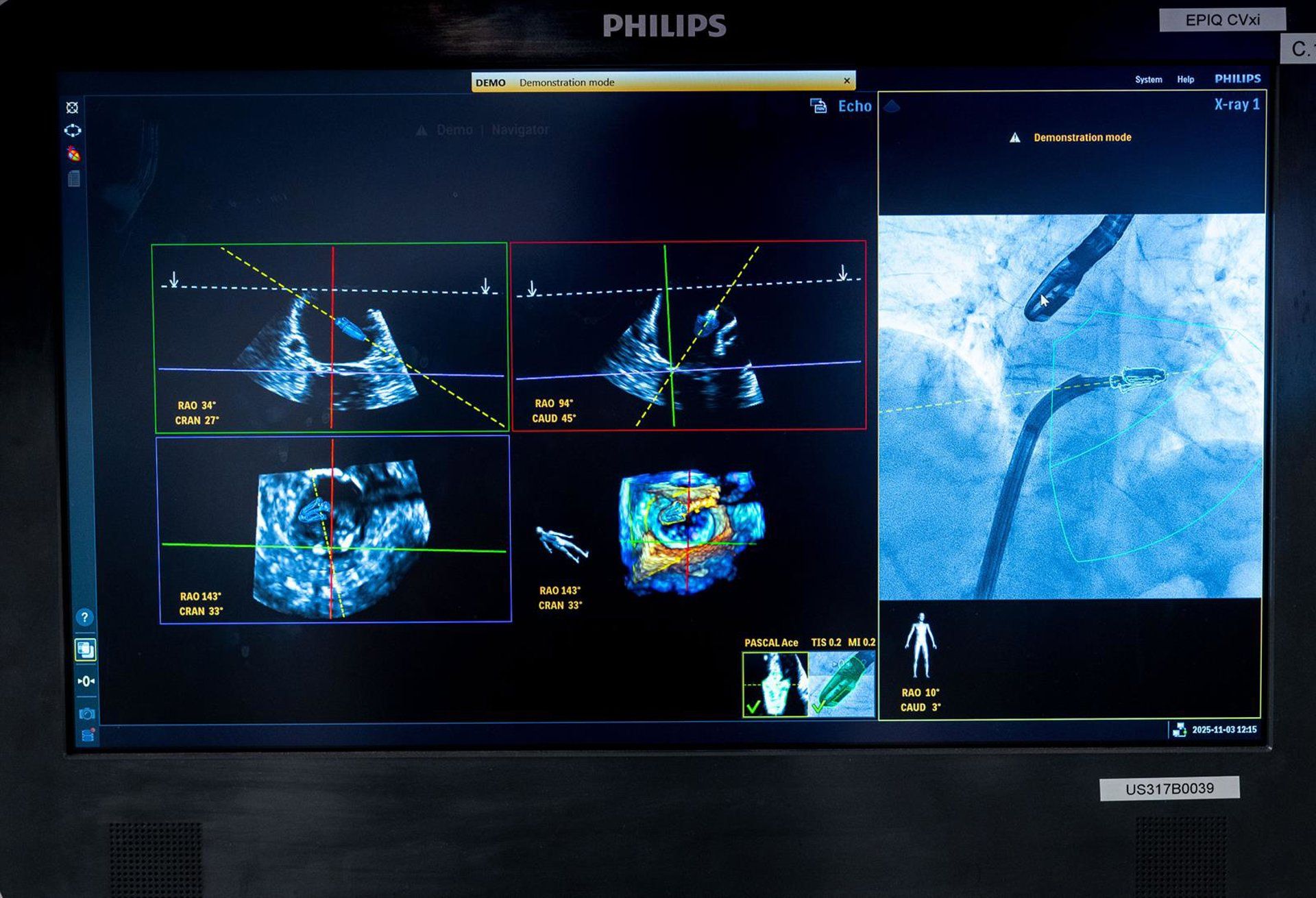Select the PASCAL Ace echo thumbnail
Screen dimensions: 1316x898
click(x=775, y=683)
